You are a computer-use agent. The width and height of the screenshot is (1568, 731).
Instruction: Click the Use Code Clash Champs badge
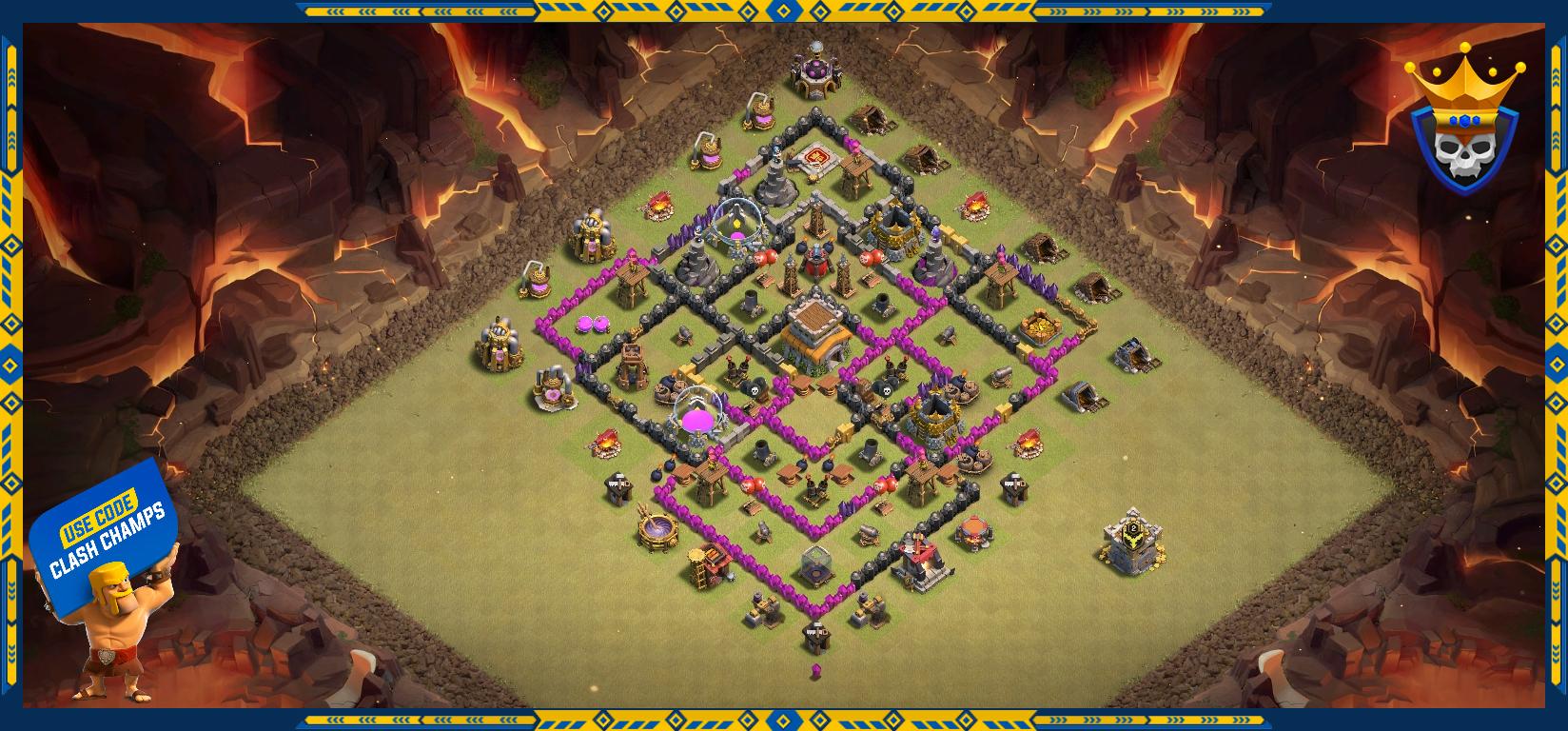105,531
